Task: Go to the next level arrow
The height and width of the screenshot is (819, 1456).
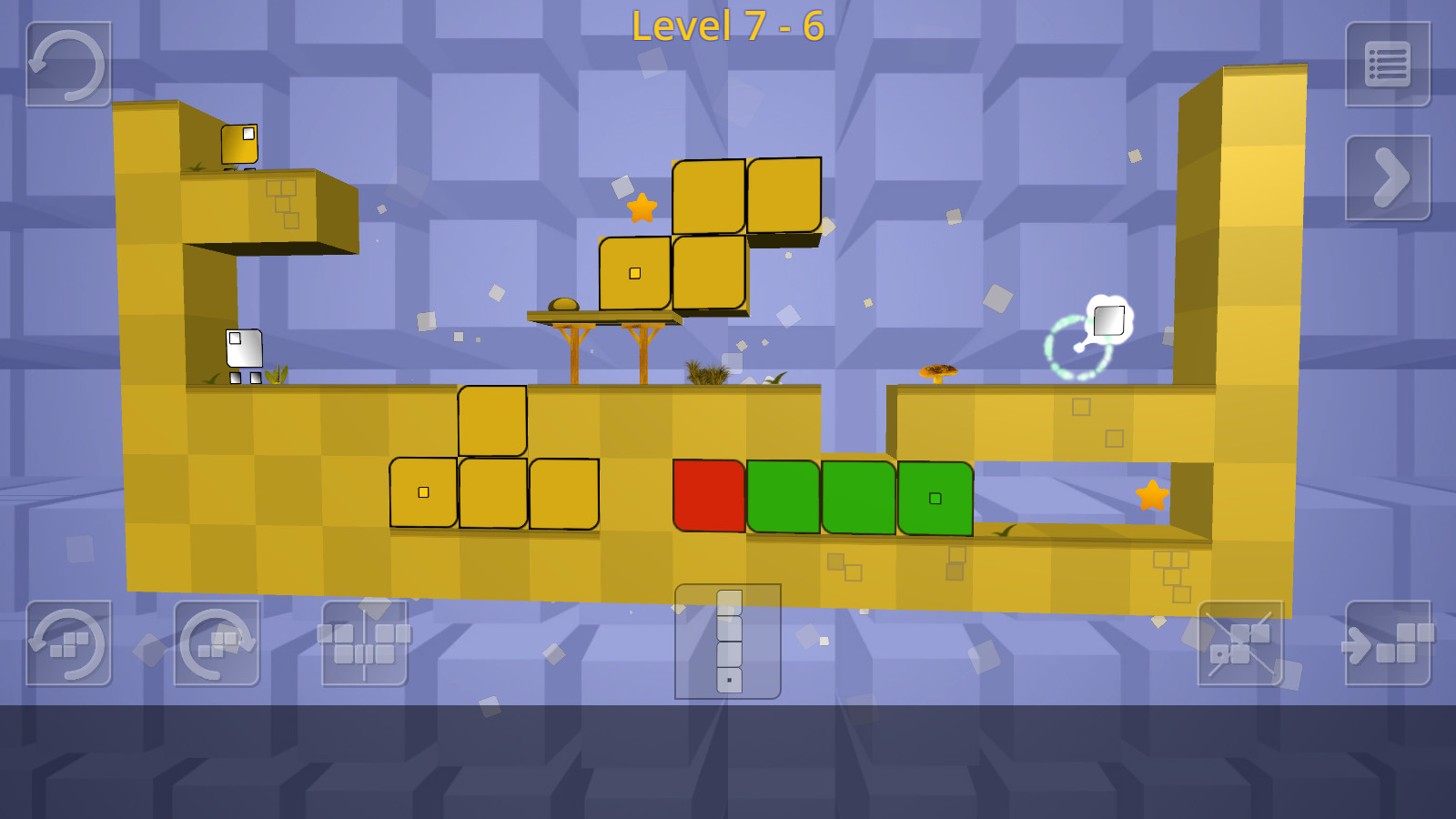Action: (1388, 177)
